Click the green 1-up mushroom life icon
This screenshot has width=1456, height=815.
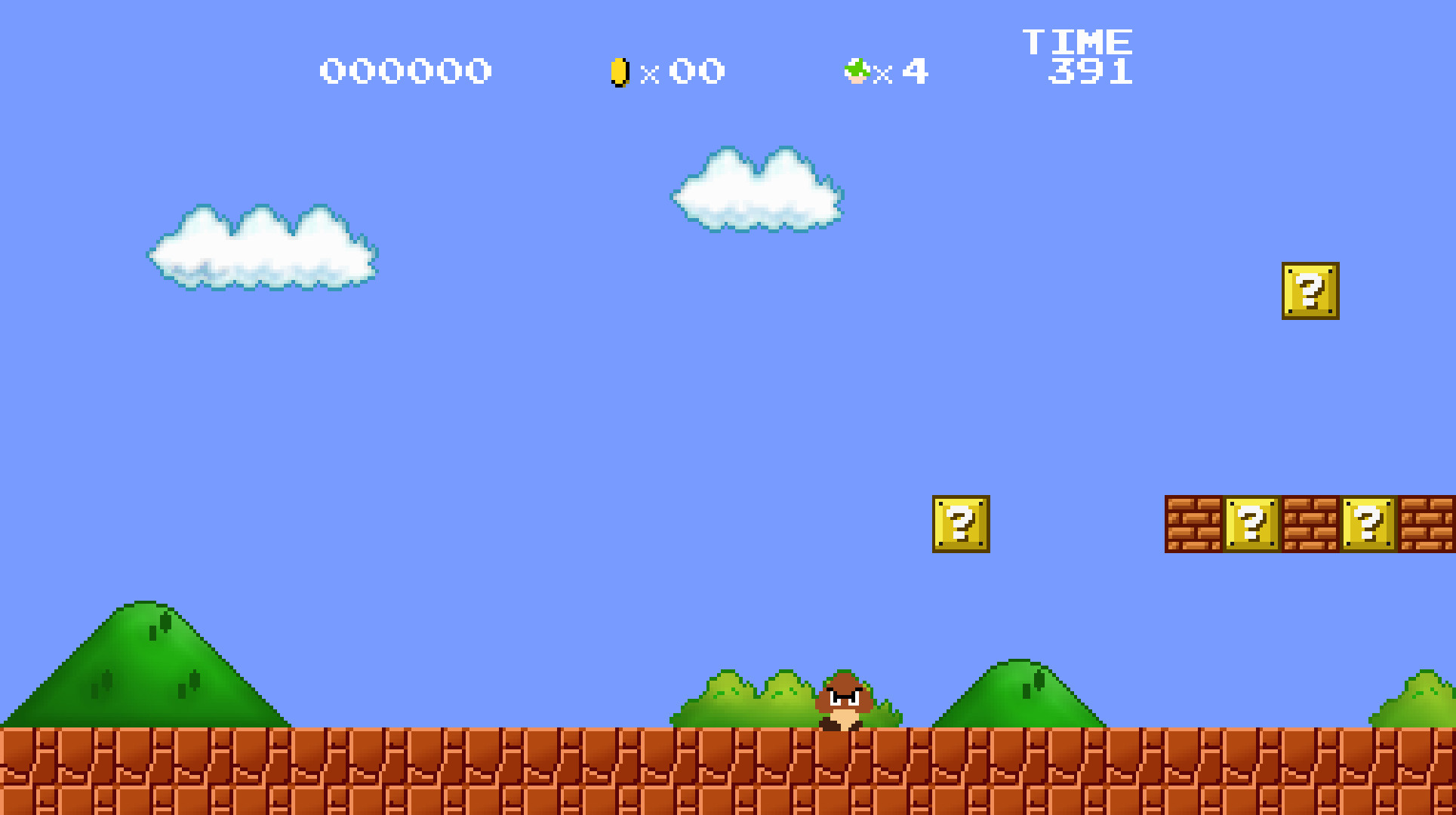point(857,70)
